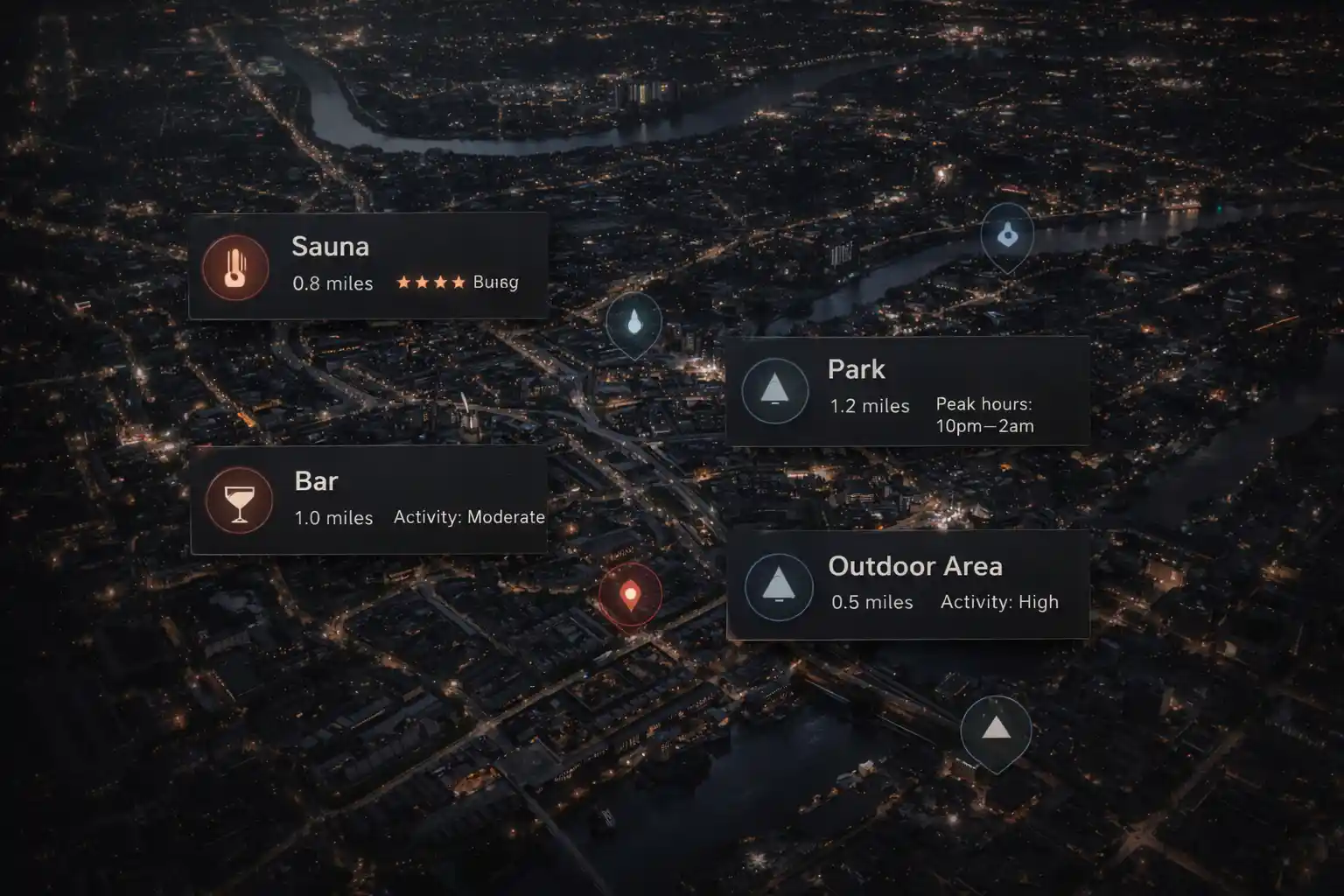Image resolution: width=1344 pixels, height=896 pixels.
Task: Select the white triangle map pin
Action: pos(996,729)
